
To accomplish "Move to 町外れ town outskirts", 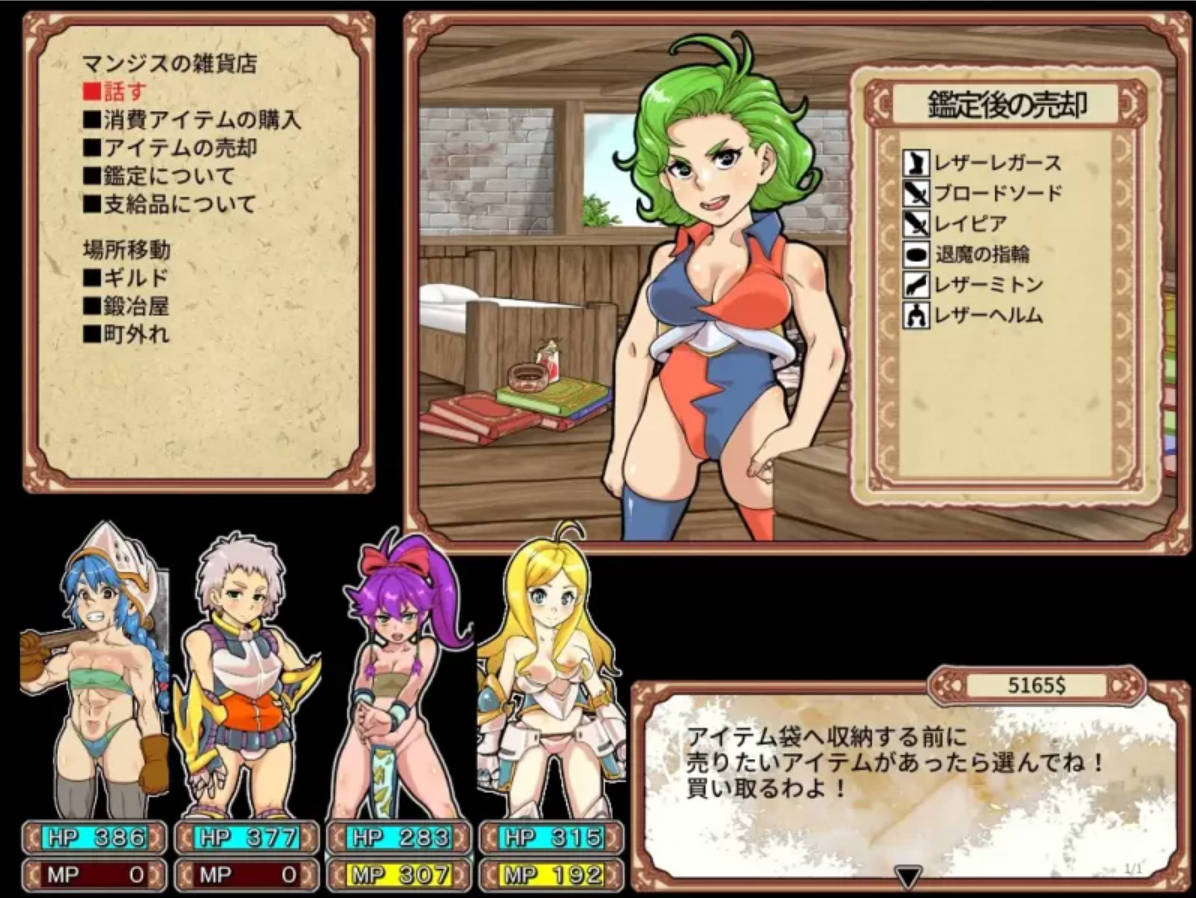I will (x=126, y=334).
